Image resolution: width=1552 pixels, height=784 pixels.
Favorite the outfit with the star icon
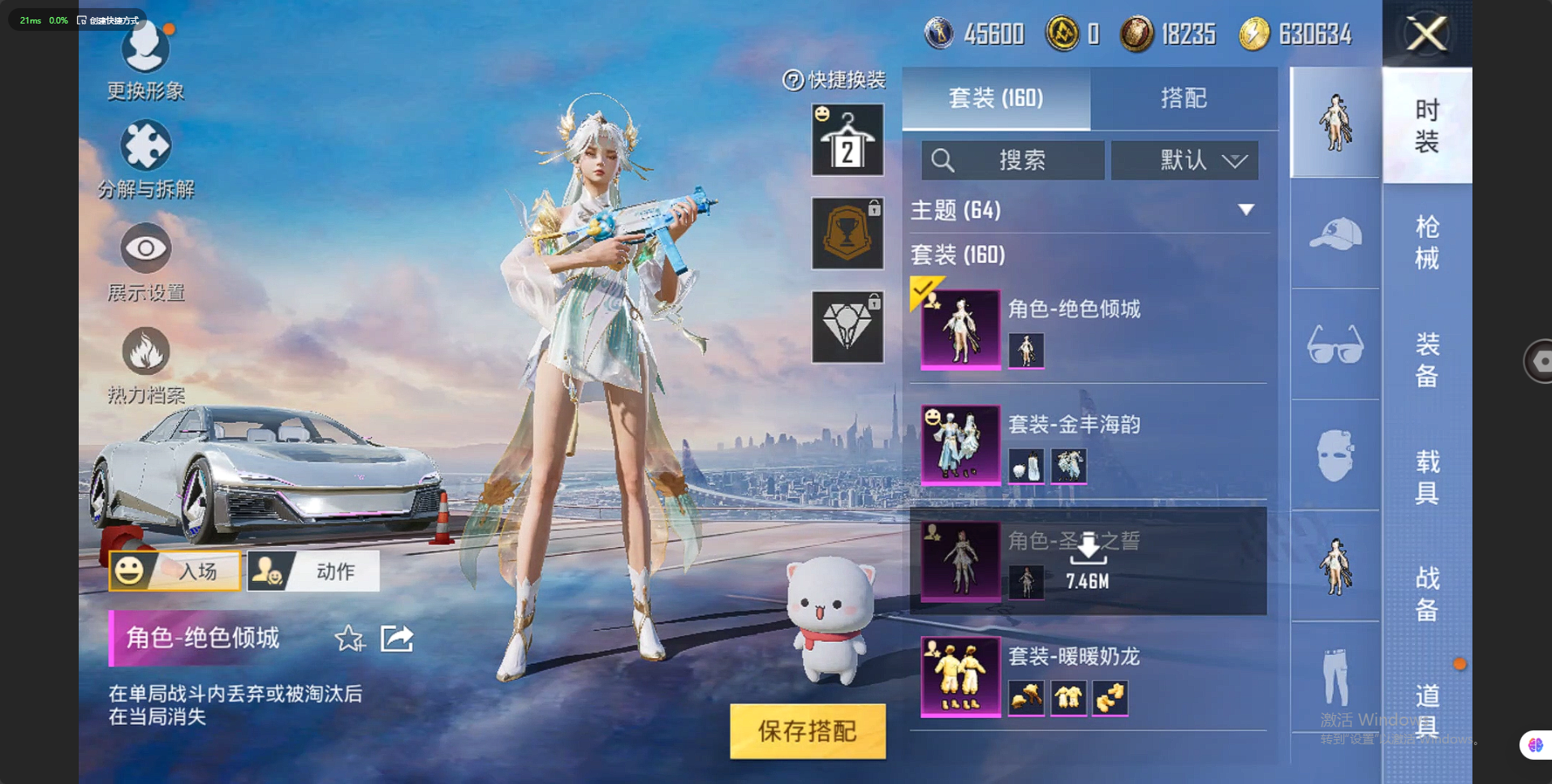350,639
